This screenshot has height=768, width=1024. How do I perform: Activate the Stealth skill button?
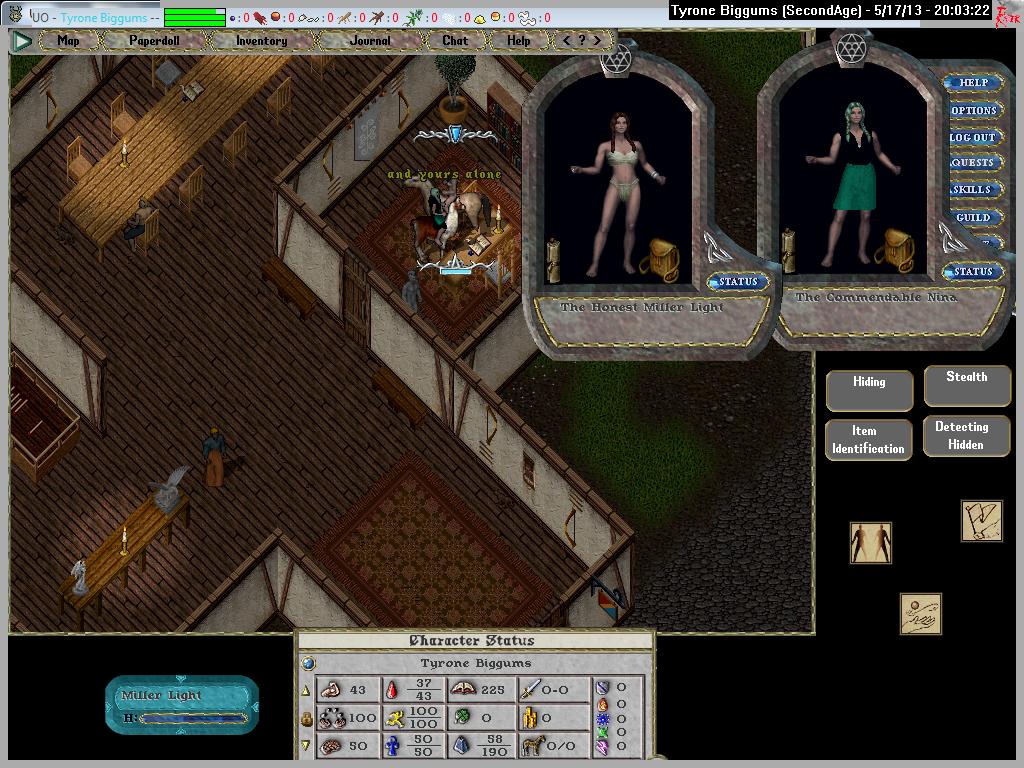click(x=966, y=383)
